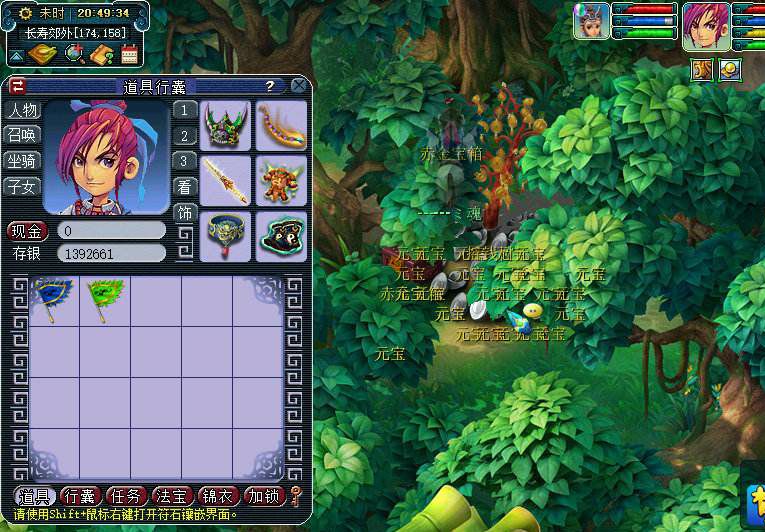Close the 道具行囊 inventory window
The image size is (765, 532).
[x=298, y=86]
